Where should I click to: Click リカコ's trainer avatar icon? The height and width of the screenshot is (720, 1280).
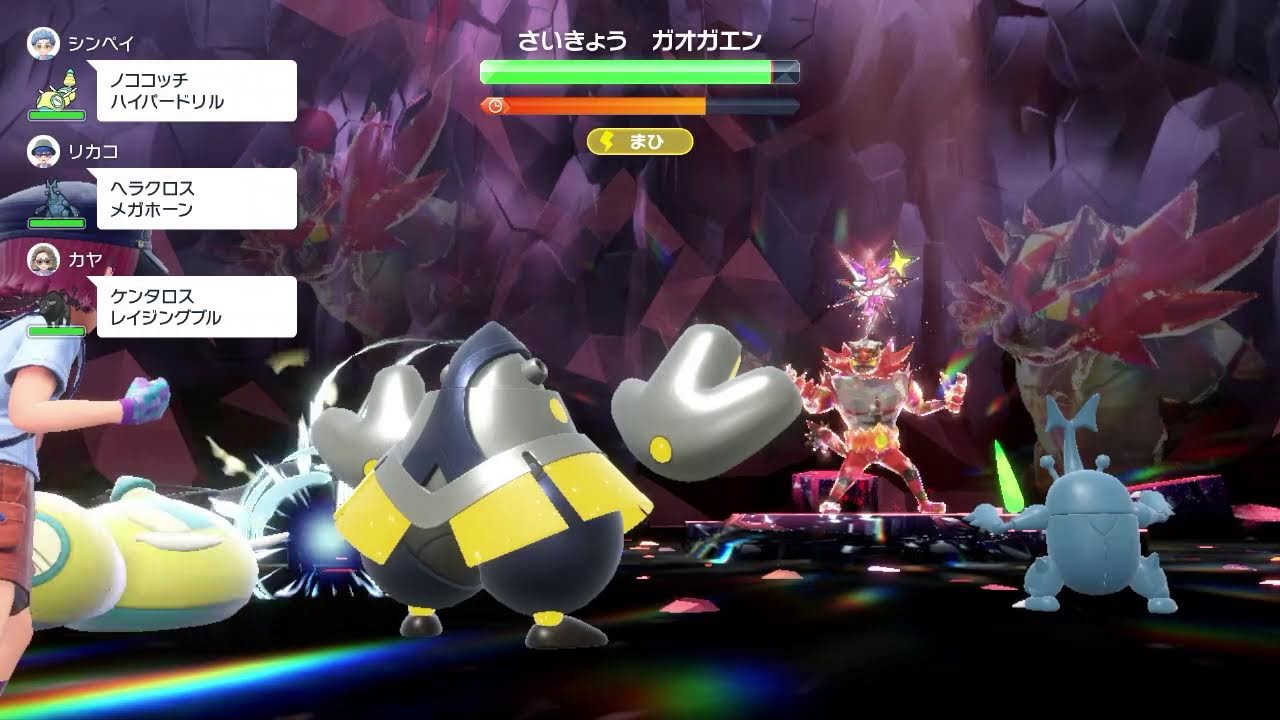tap(42, 150)
